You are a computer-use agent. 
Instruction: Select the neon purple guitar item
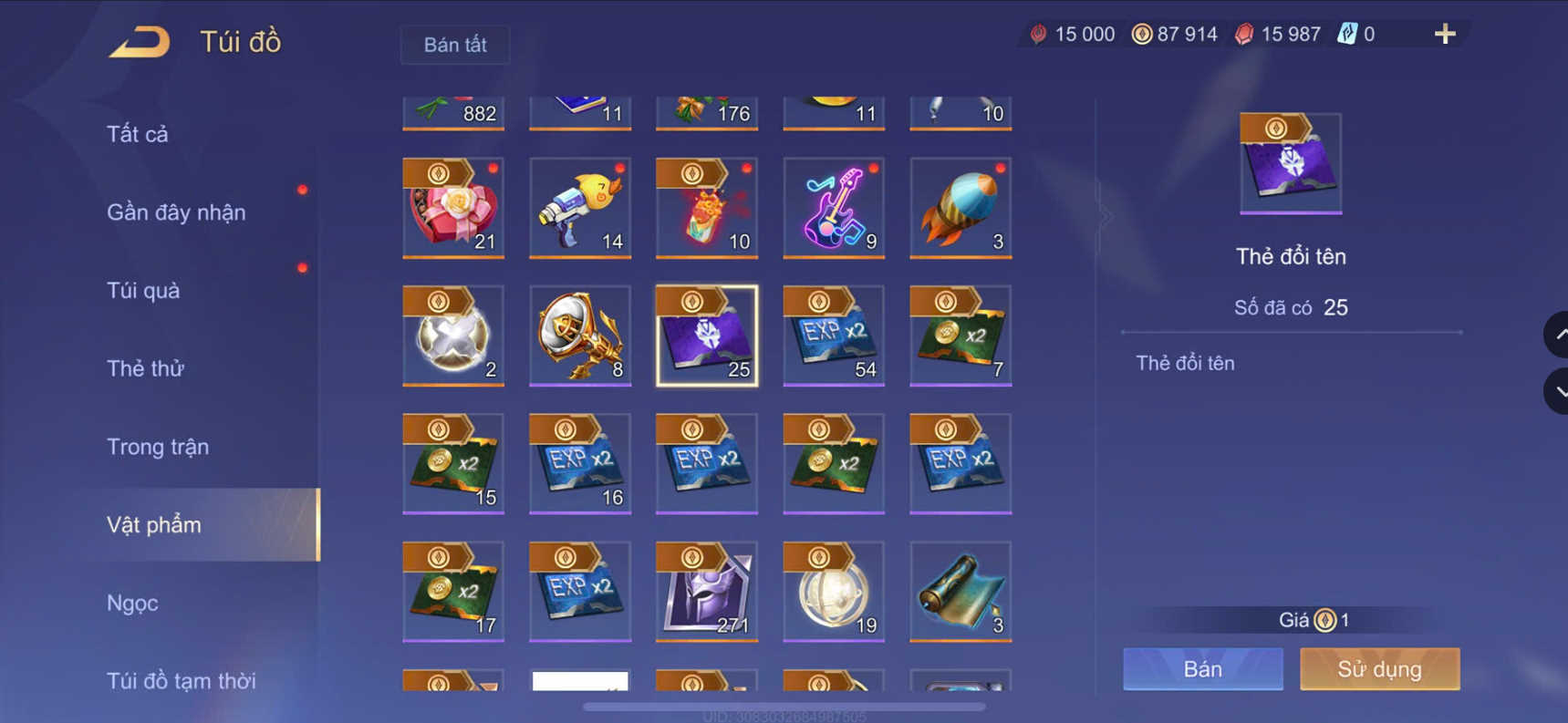point(833,208)
